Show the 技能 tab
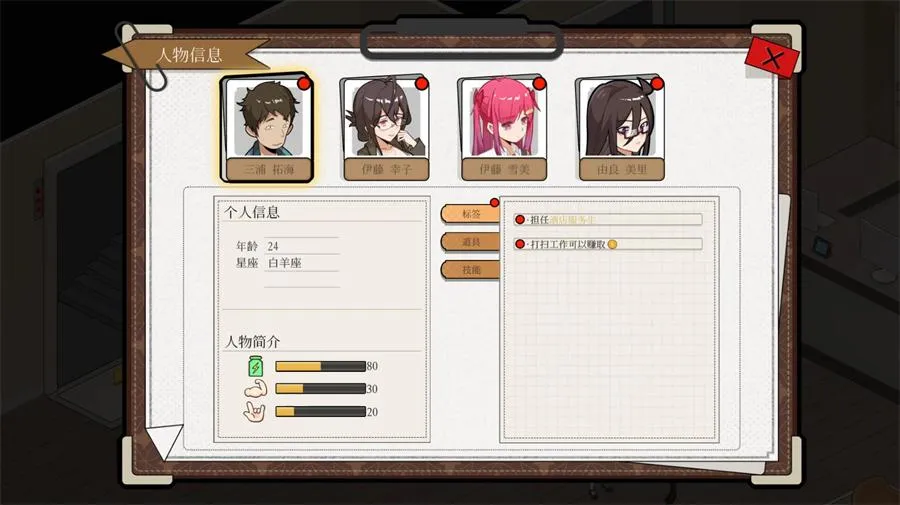Image resolution: width=900 pixels, height=505 pixels. coord(470,269)
